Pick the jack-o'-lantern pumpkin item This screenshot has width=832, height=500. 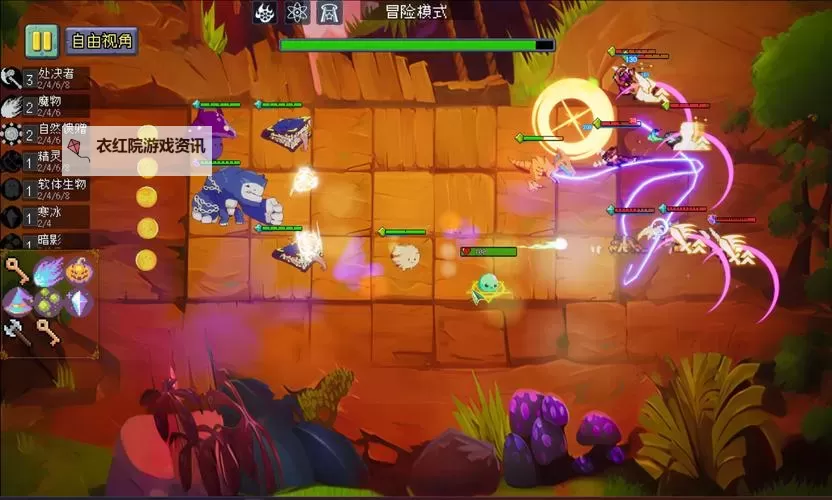tap(78, 271)
